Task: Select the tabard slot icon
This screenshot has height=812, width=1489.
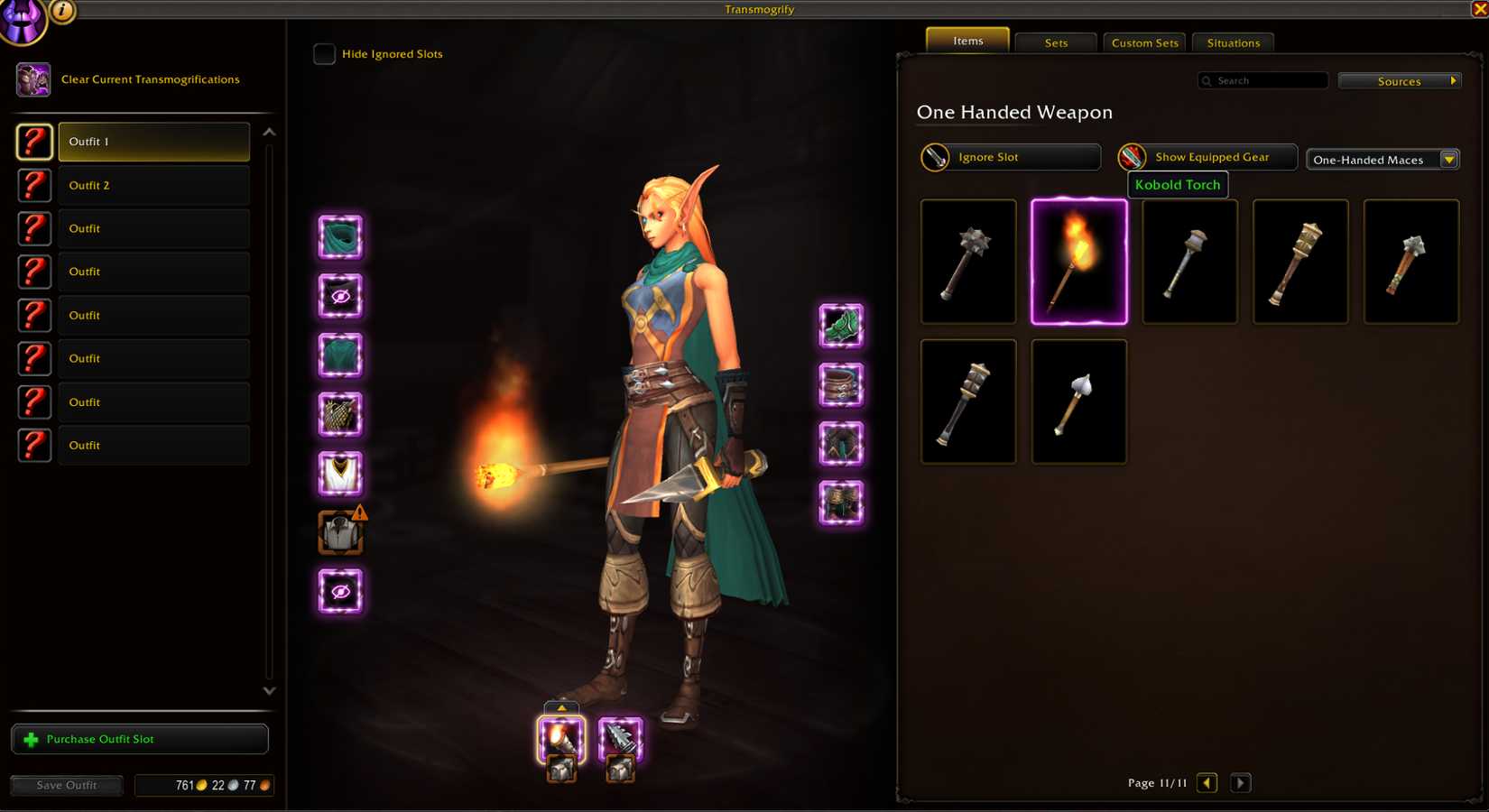Action: point(338,473)
